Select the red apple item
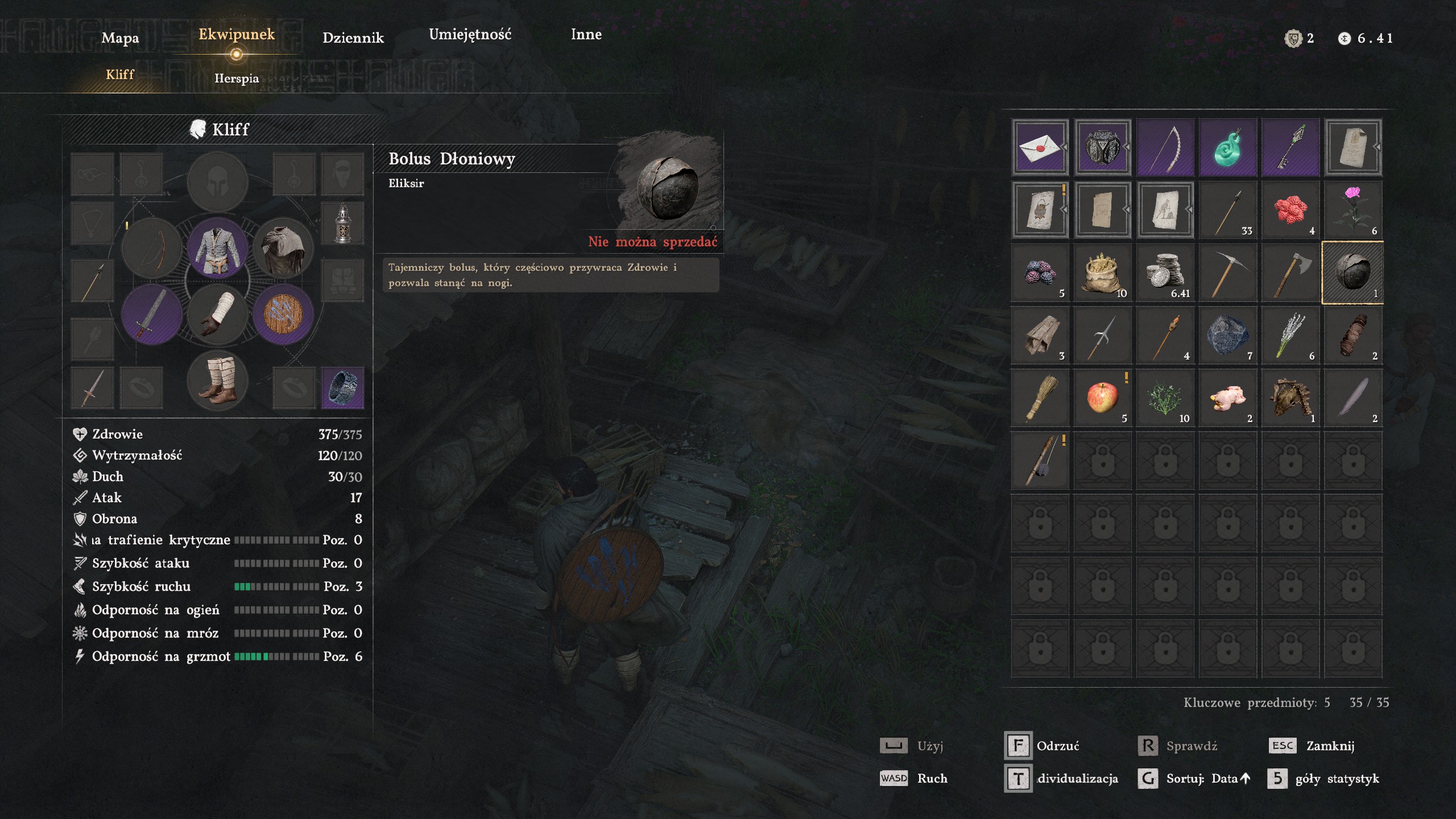The height and width of the screenshot is (819, 1456). point(1102,398)
